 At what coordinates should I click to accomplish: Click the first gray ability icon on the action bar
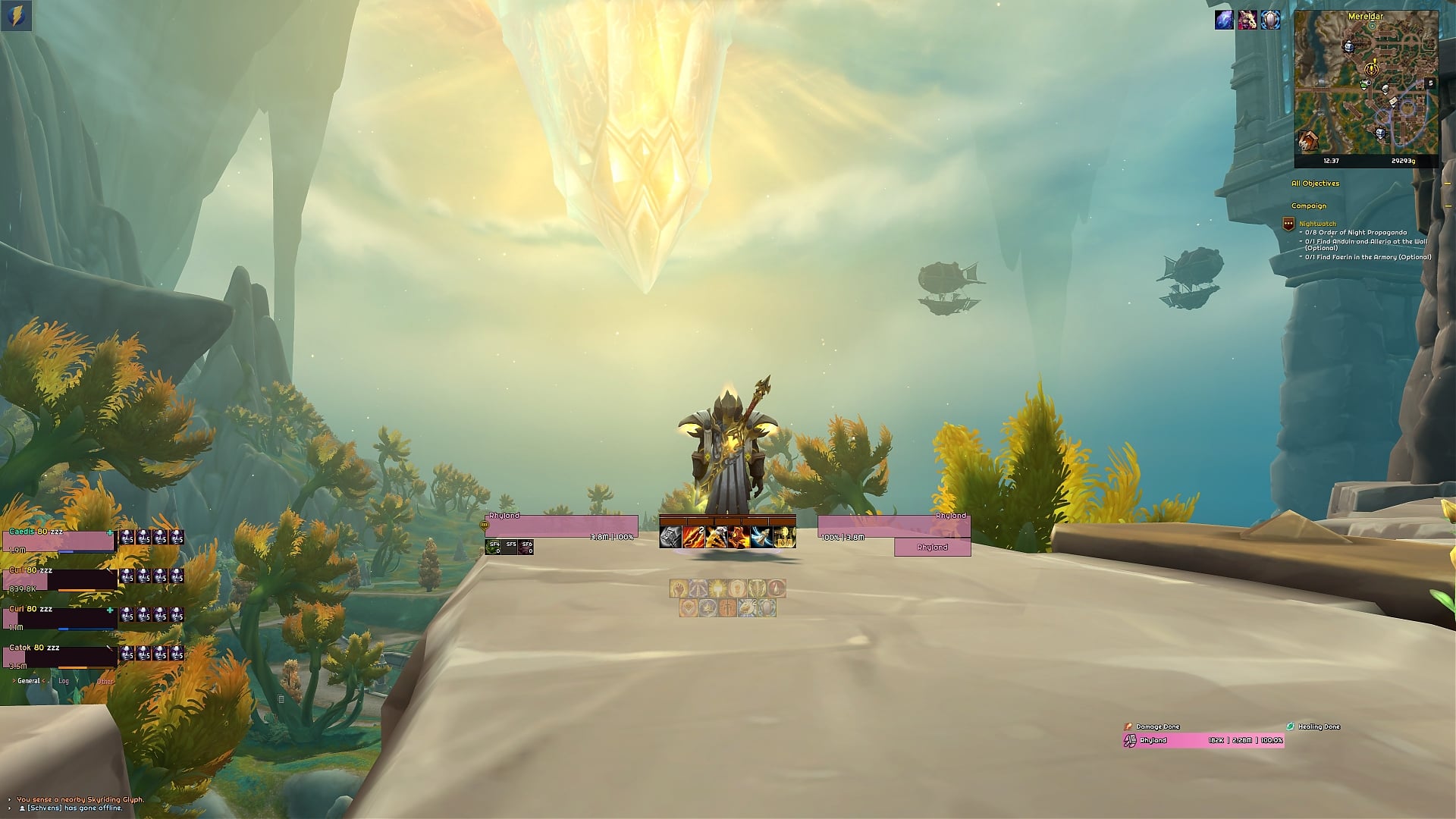tap(670, 537)
